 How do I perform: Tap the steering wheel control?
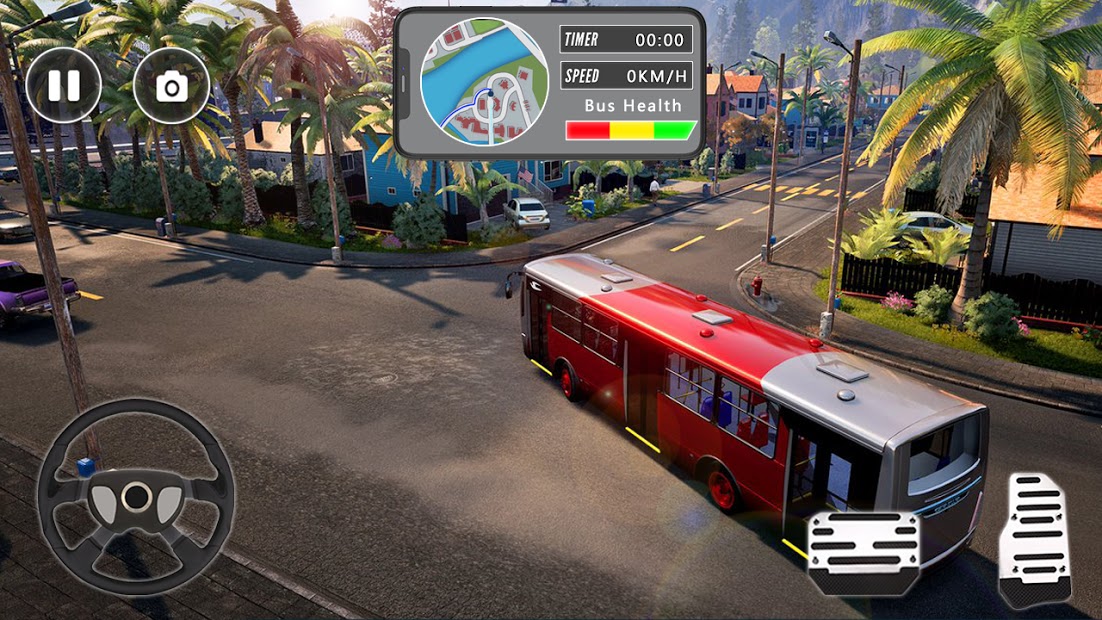(136, 497)
